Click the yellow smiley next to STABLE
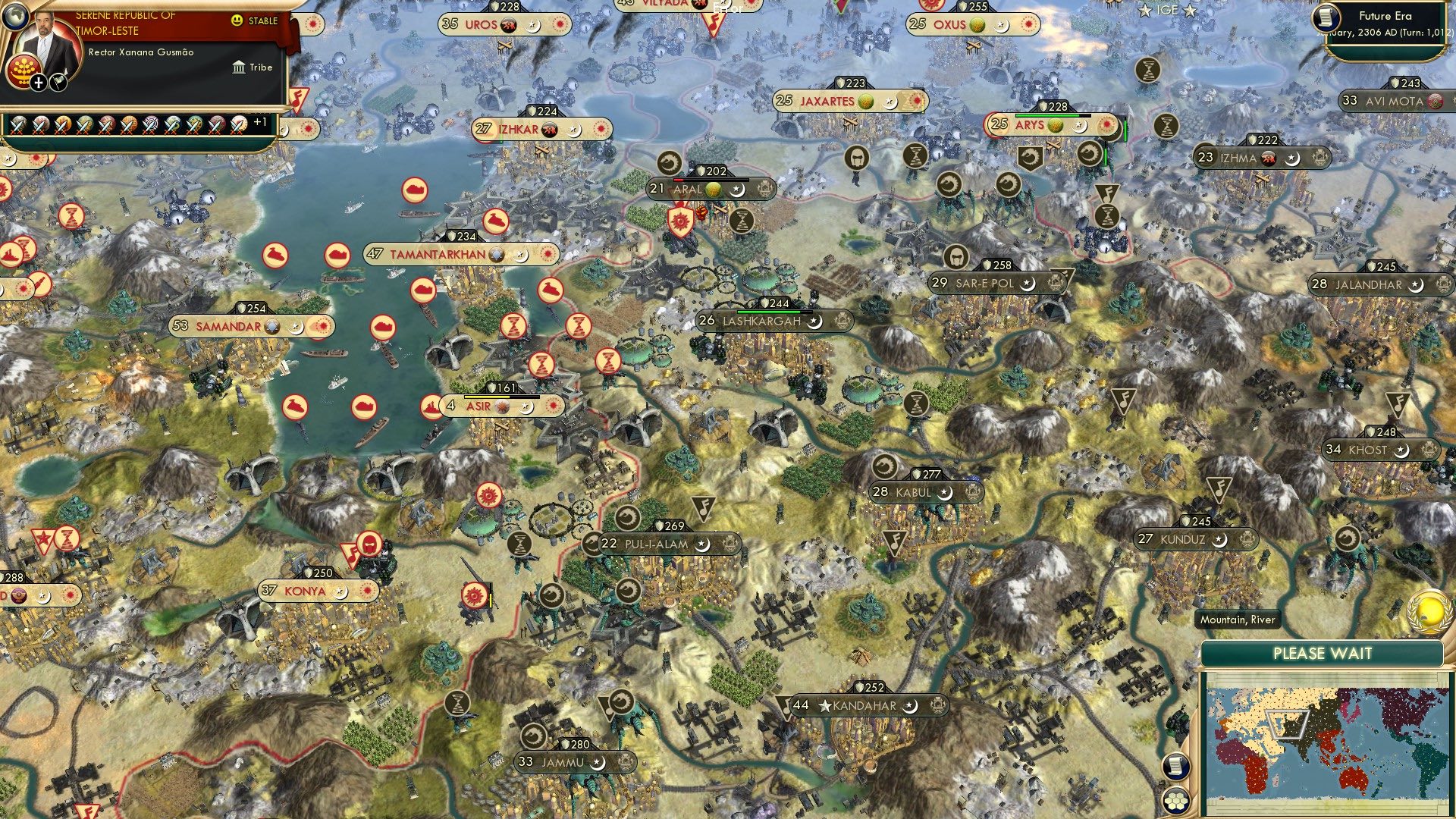1456x819 pixels. click(x=236, y=20)
